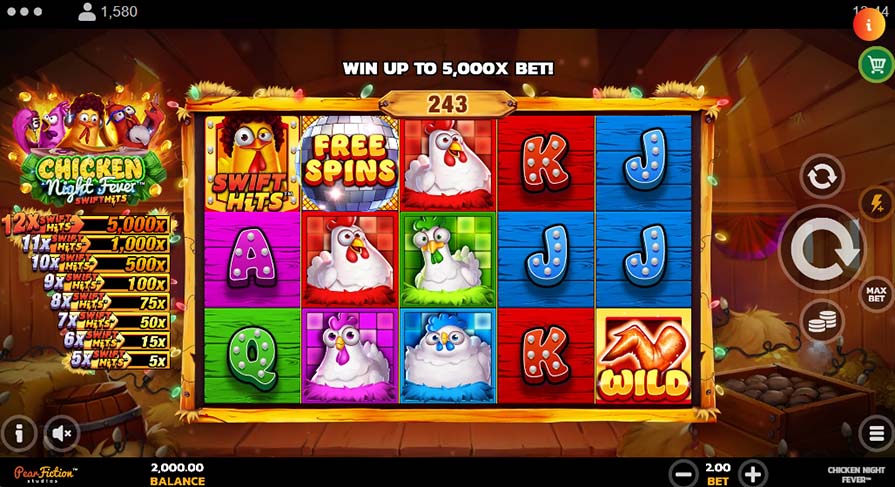
Task: Increase the bet with the plus button
Action: point(753,474)
